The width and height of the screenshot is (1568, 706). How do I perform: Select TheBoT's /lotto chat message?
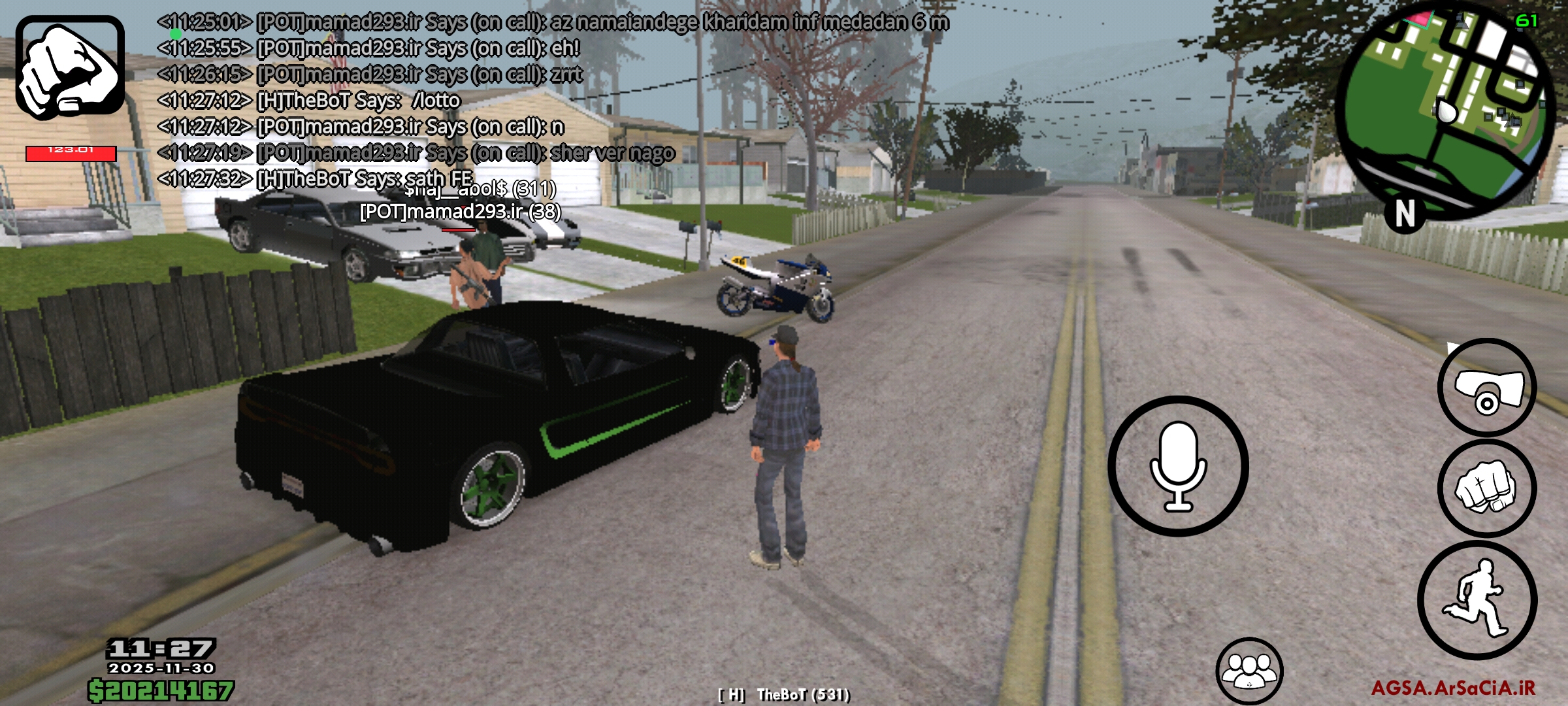click(307, 100)
